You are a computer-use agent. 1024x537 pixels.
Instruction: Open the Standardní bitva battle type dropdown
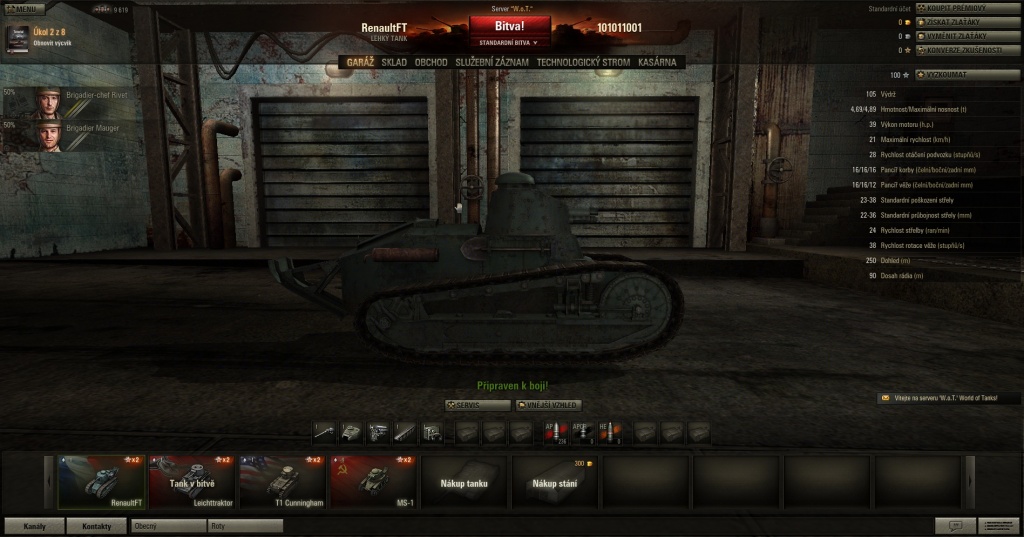[509, 43]
